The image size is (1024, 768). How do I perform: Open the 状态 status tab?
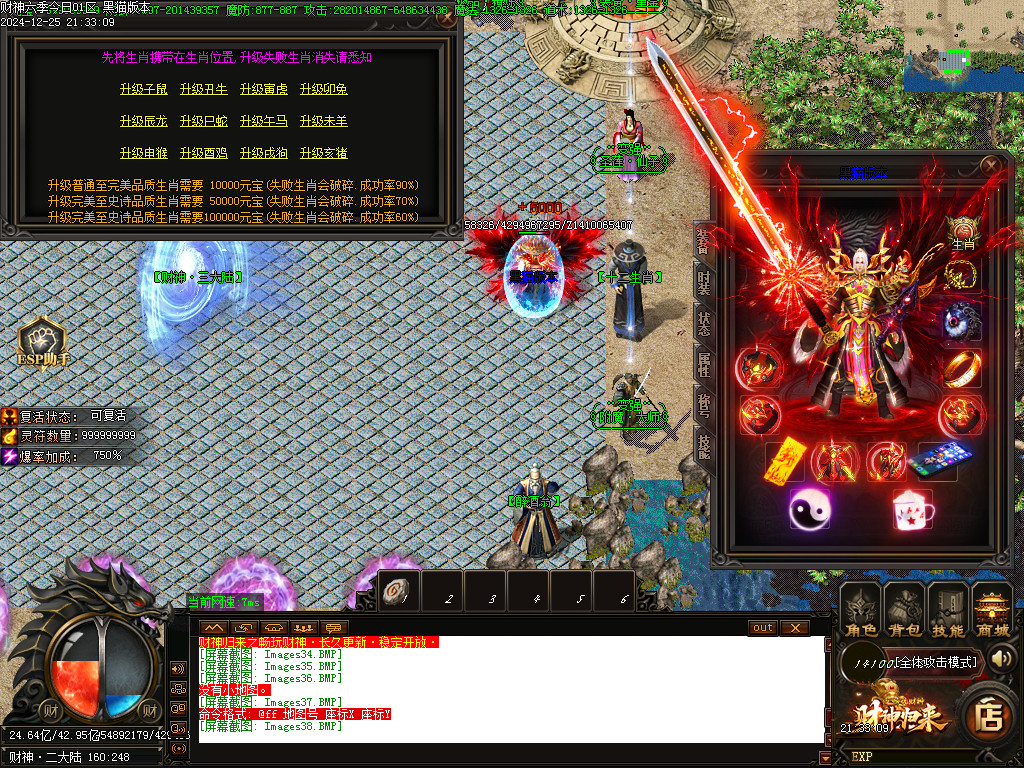pyautogui.click(x=703, y=322)
